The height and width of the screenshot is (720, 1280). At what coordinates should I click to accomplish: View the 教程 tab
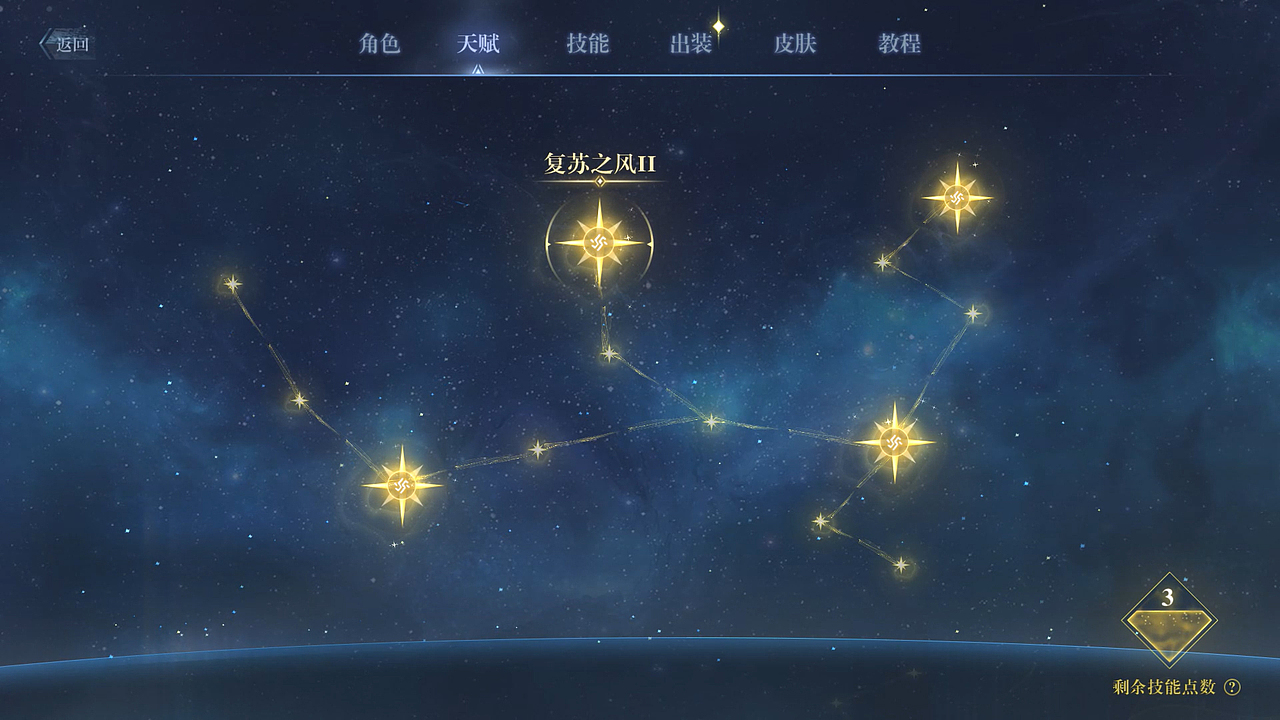(899, 44)
